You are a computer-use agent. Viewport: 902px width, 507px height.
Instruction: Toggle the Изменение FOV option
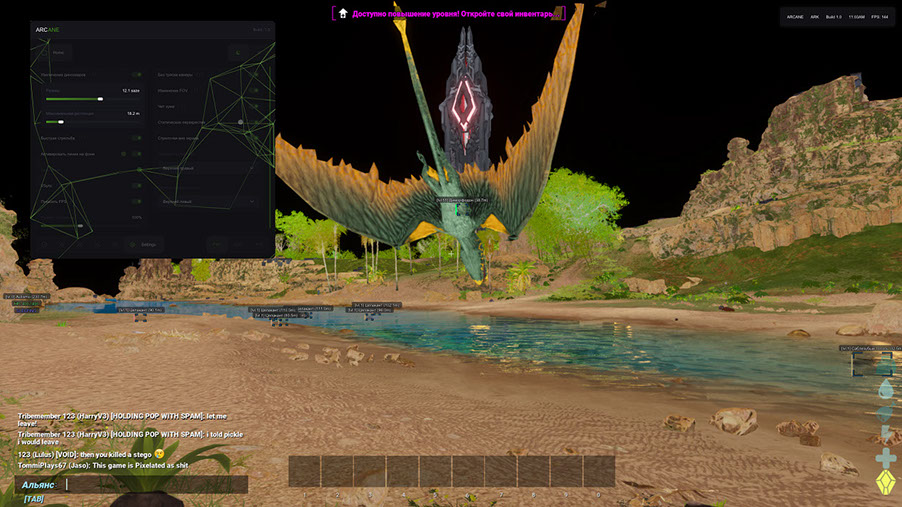tap(256, 91)
